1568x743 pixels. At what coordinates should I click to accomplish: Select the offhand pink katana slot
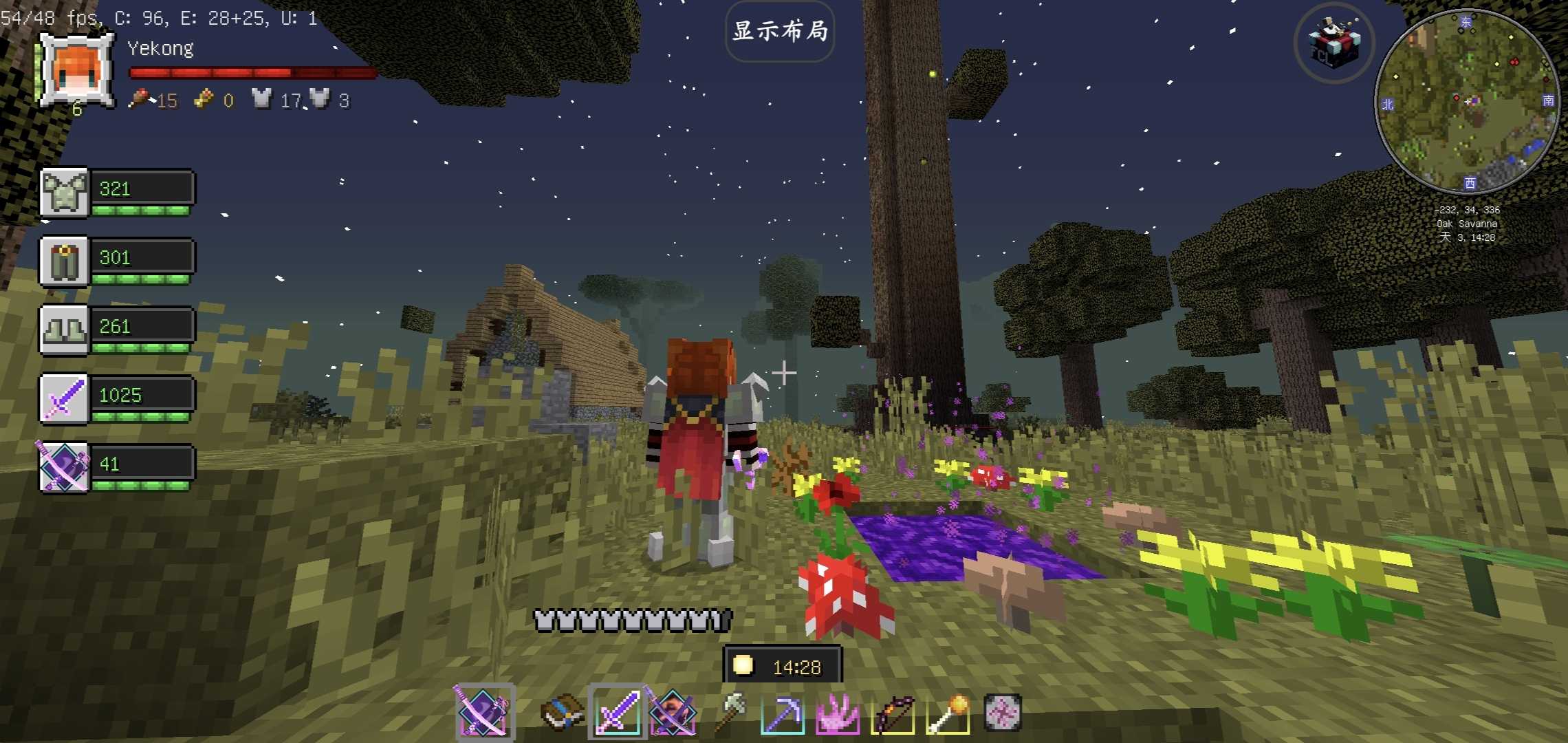483,712
